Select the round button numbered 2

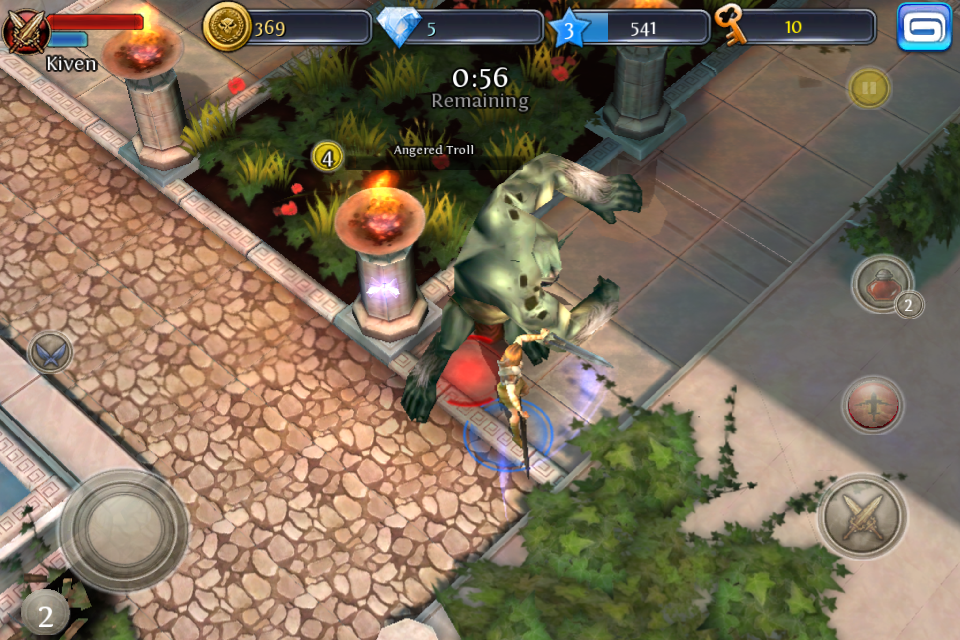tap(44, 612)
